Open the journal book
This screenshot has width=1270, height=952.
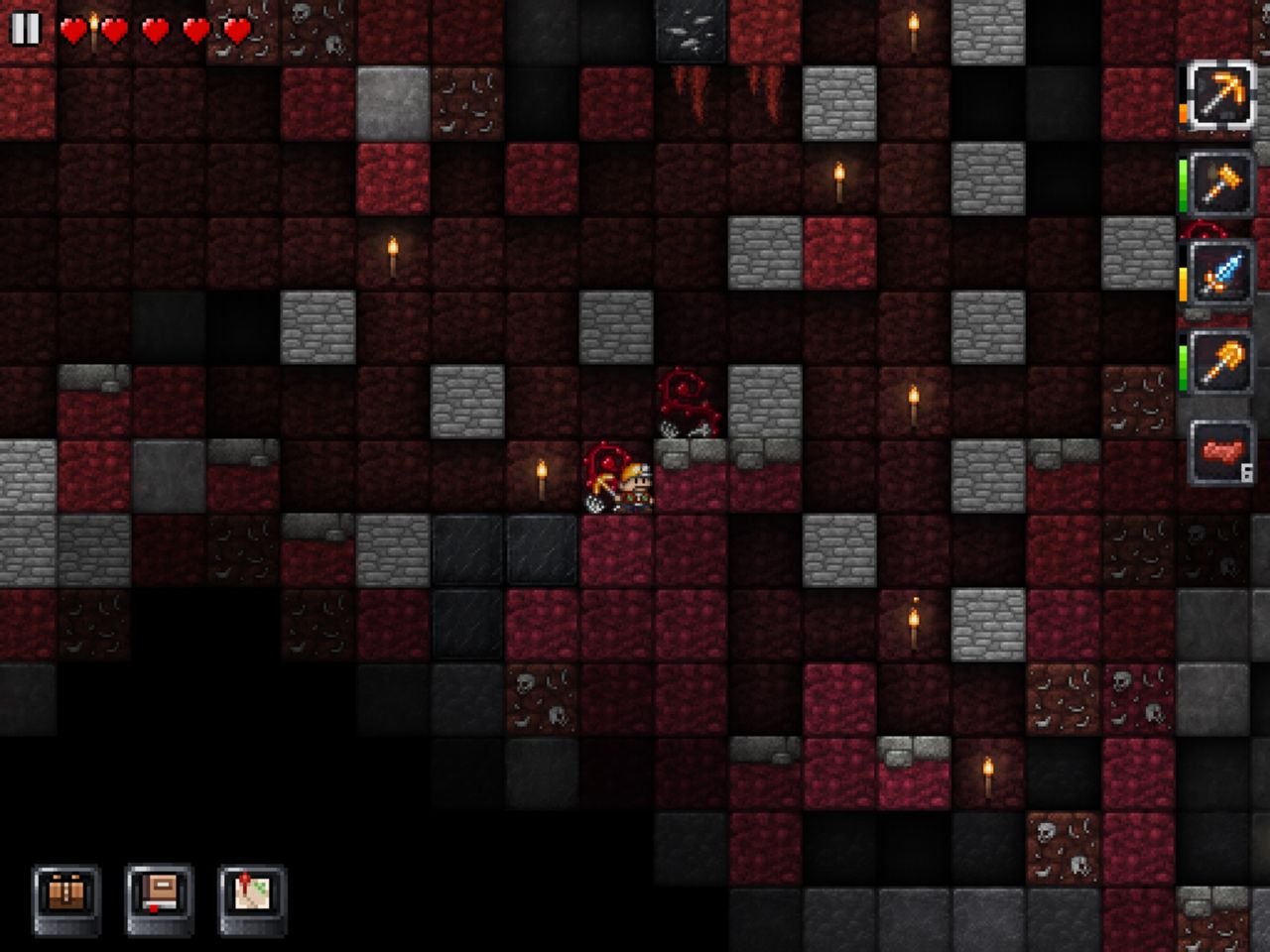click(x=160, y=896)
